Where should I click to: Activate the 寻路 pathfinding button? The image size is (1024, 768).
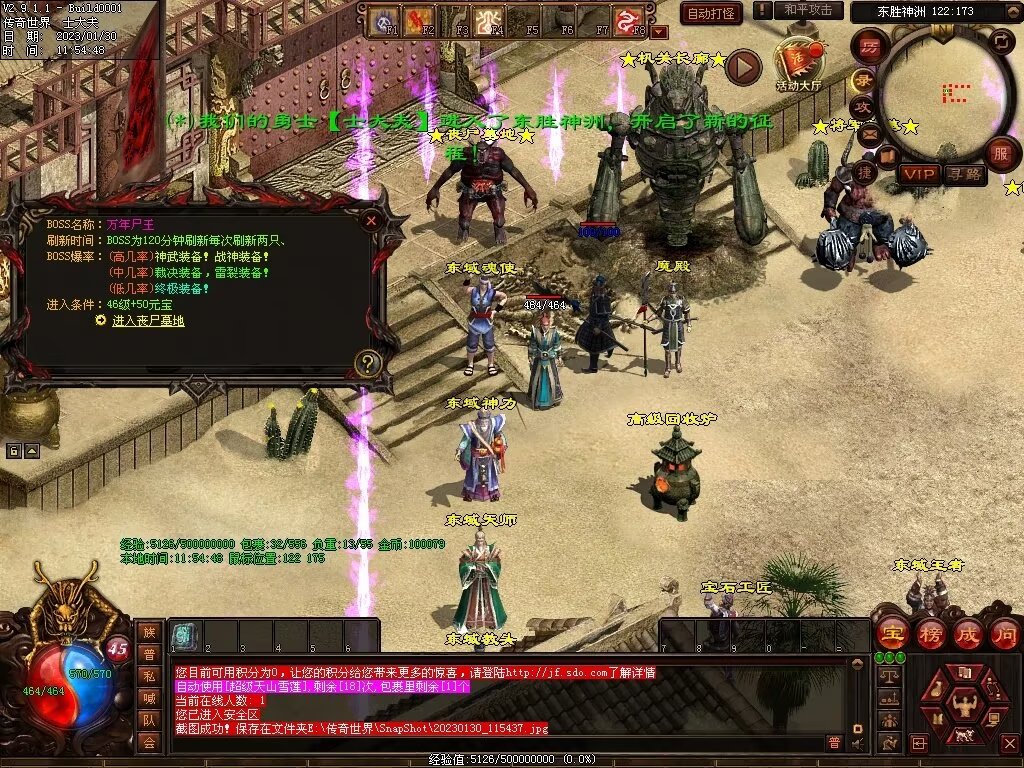tap(964, 174)
